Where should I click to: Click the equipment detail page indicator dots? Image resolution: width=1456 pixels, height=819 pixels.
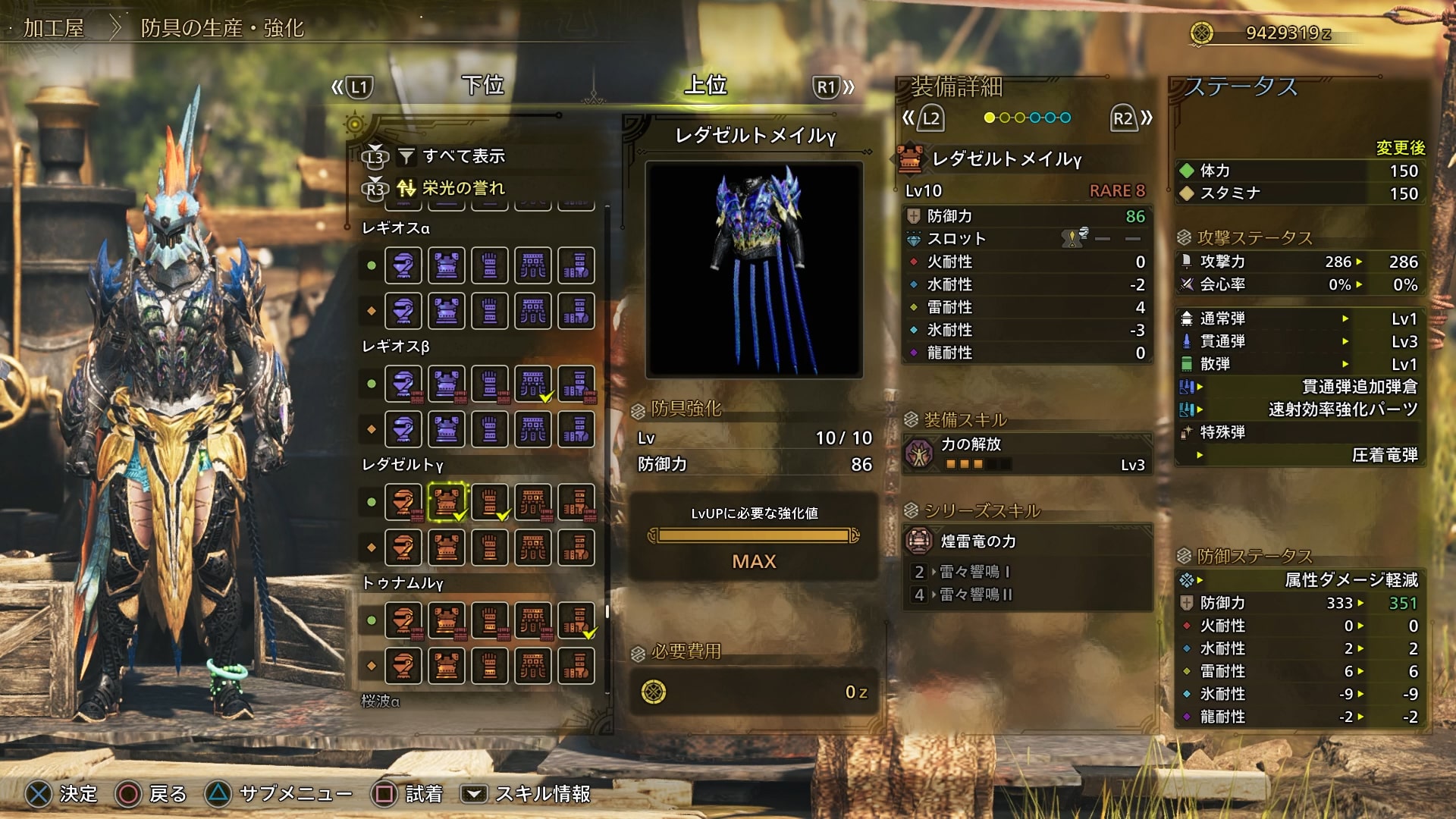click(x=1027, y=118)
